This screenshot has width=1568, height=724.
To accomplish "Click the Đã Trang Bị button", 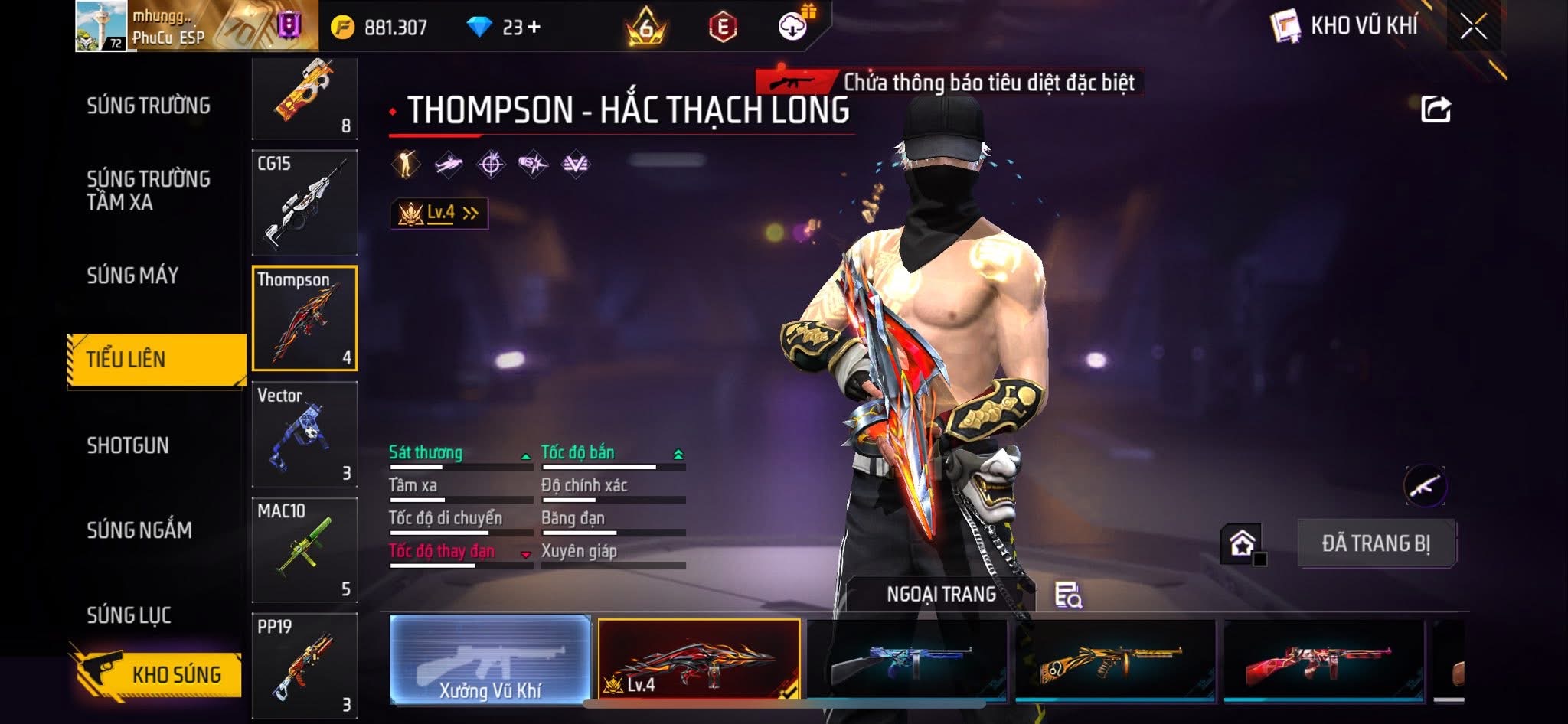I will click(1376, 543).
